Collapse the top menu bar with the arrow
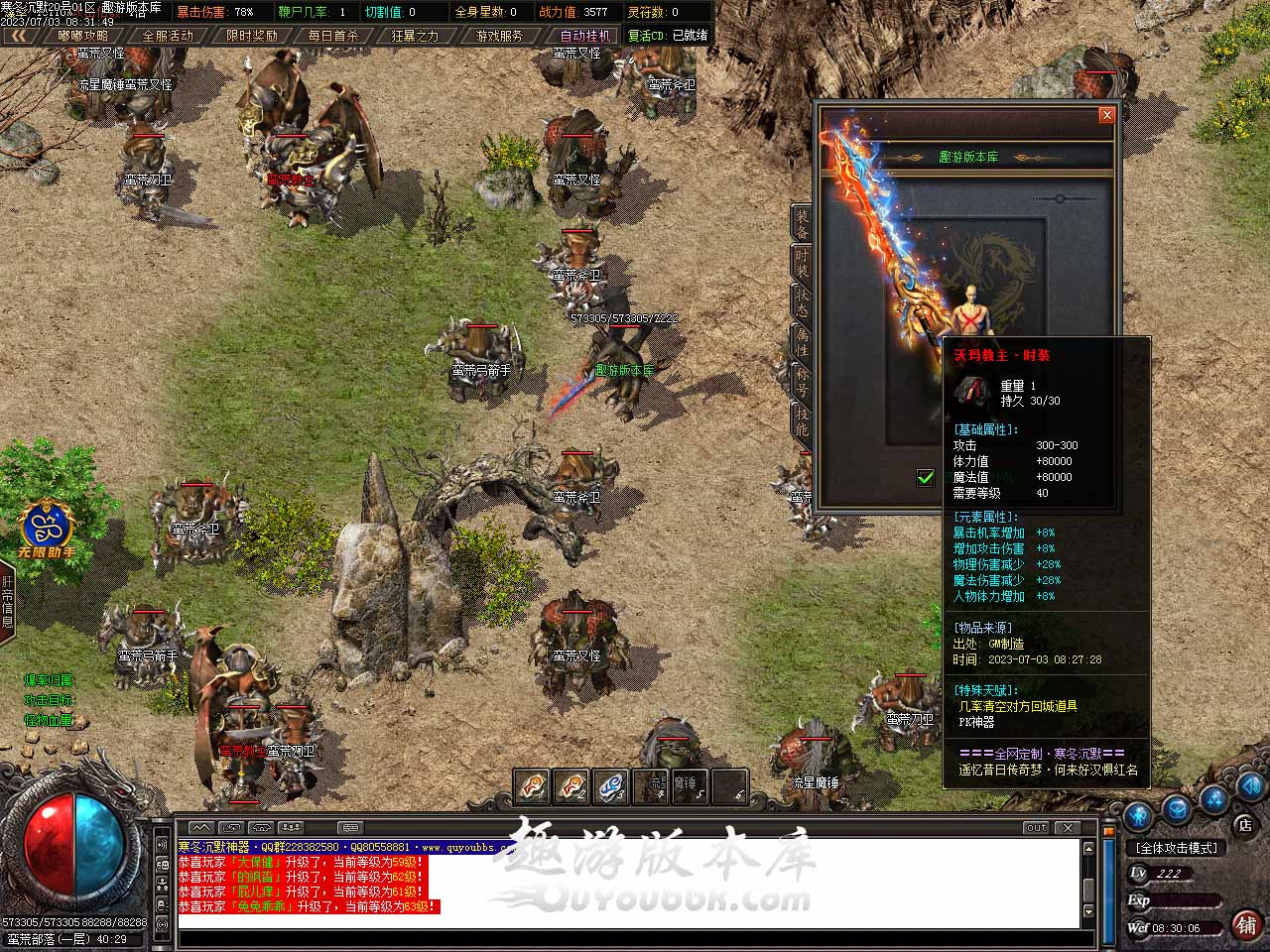 (x=19, y=36)
